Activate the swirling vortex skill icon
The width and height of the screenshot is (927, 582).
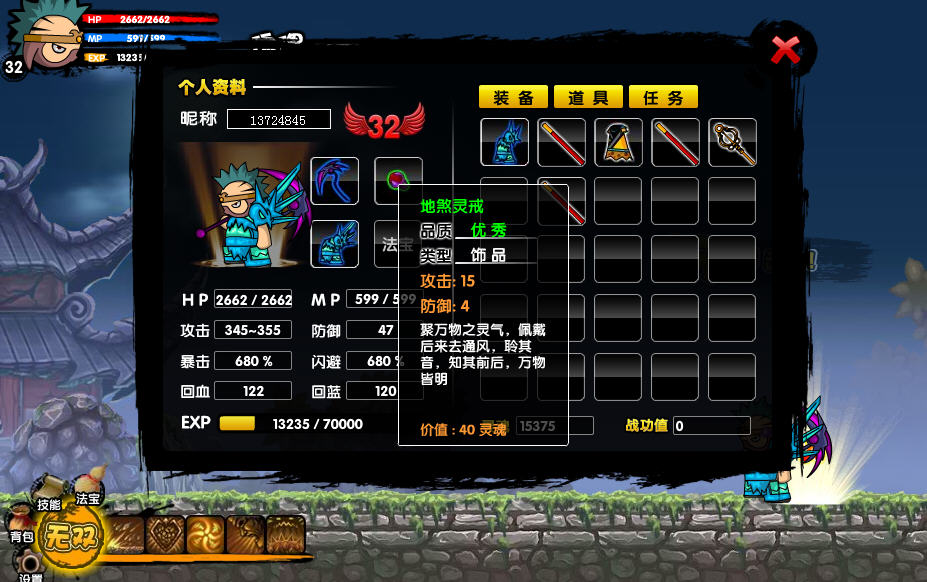(205, 535)
